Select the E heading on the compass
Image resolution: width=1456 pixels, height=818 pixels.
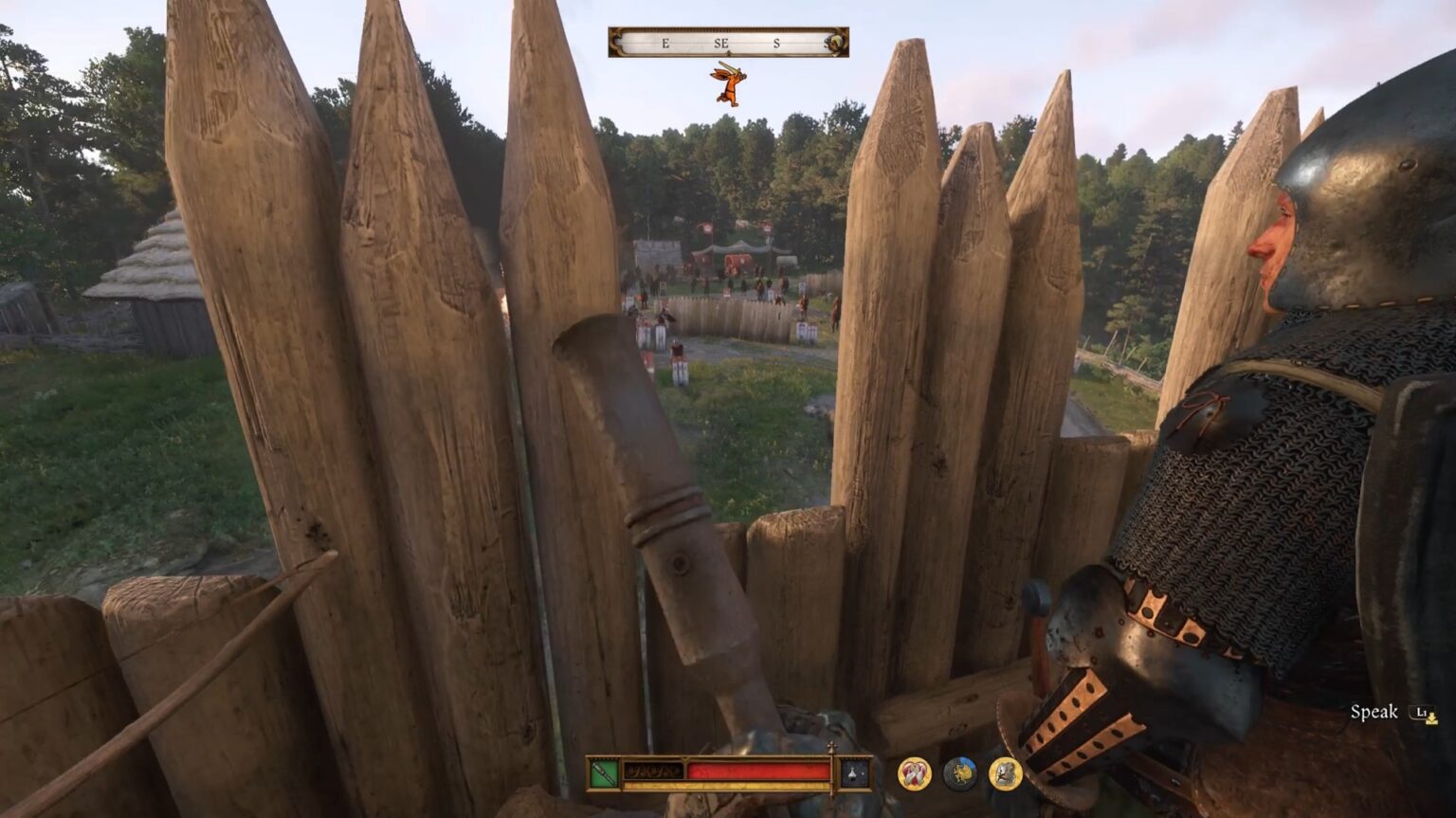coord(664,42)
